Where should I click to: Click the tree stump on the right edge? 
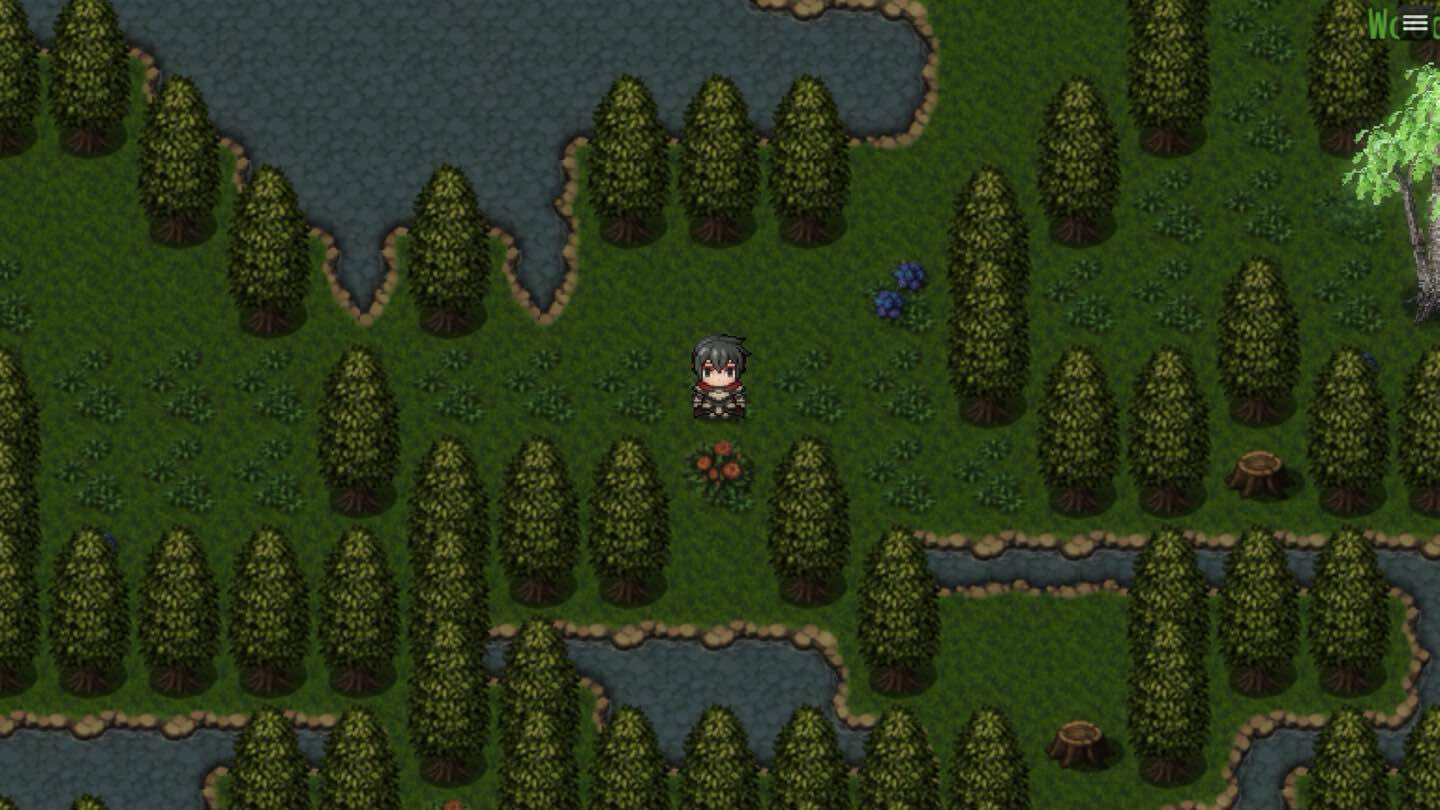[x=1260, y=470]
